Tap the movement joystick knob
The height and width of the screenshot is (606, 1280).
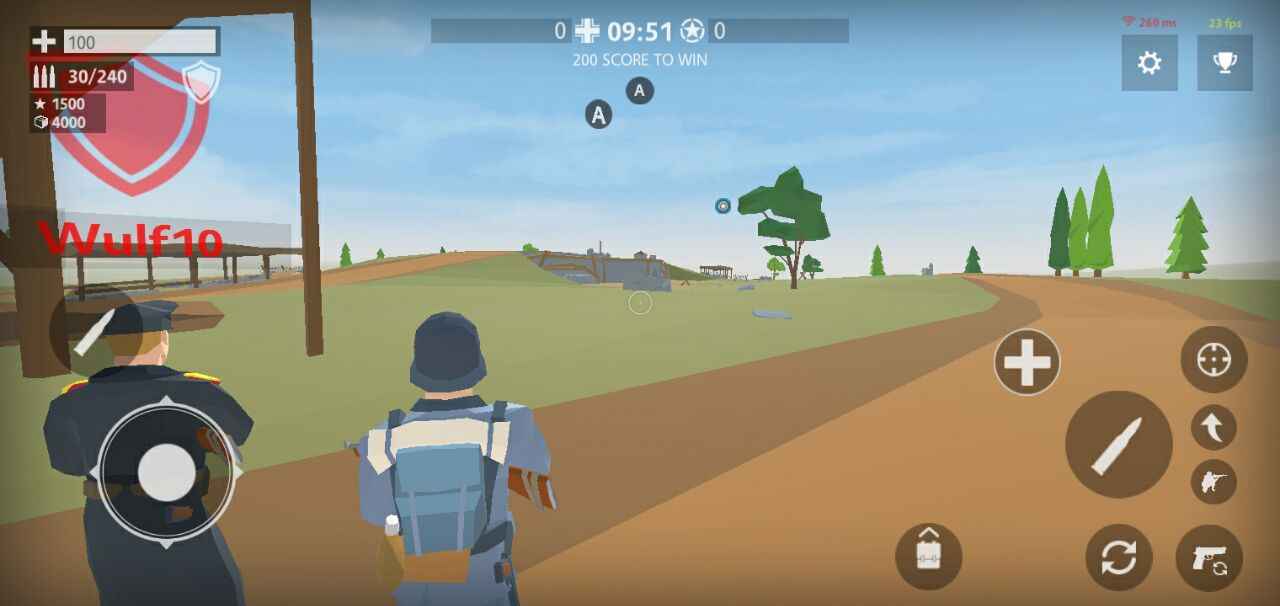click(x=166, y=471)
